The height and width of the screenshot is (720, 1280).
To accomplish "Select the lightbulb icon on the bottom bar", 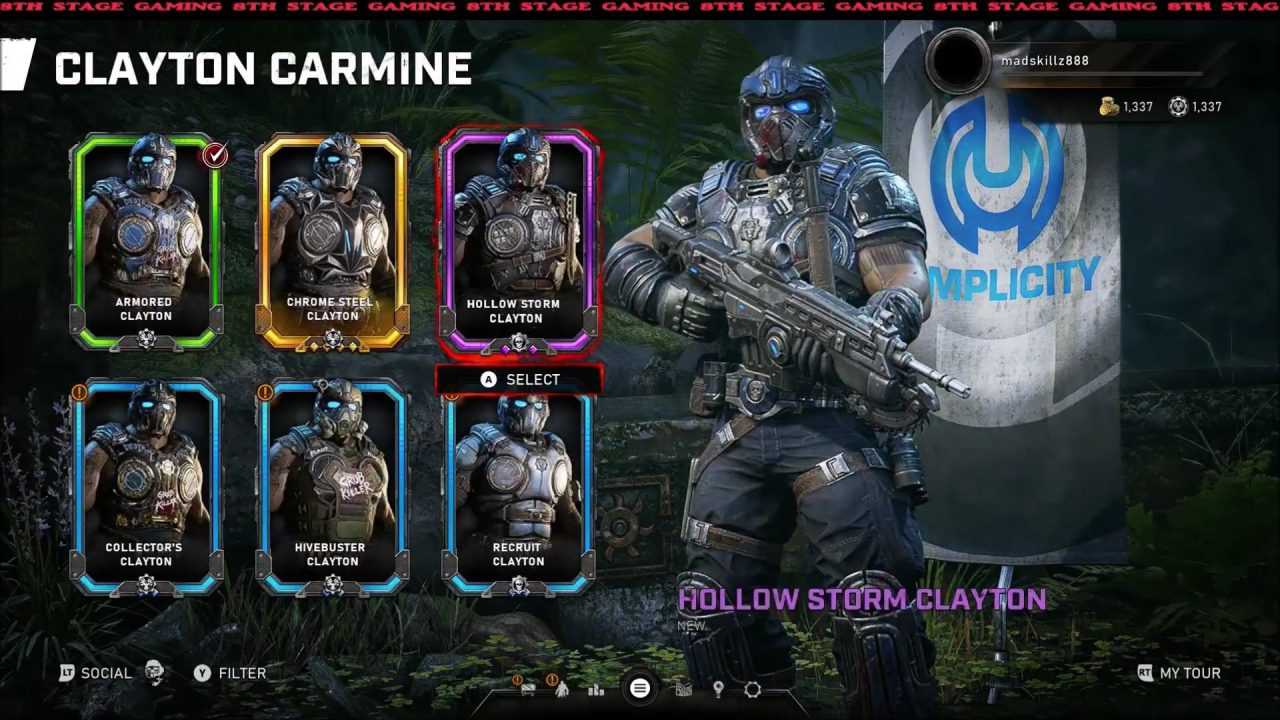I will 719,688.
